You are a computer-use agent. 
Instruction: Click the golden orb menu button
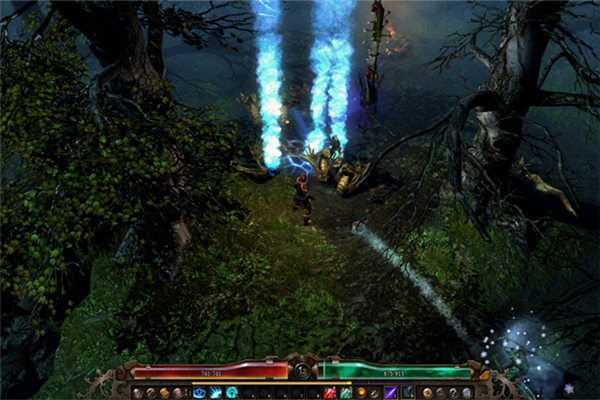[x=427, y=392]
